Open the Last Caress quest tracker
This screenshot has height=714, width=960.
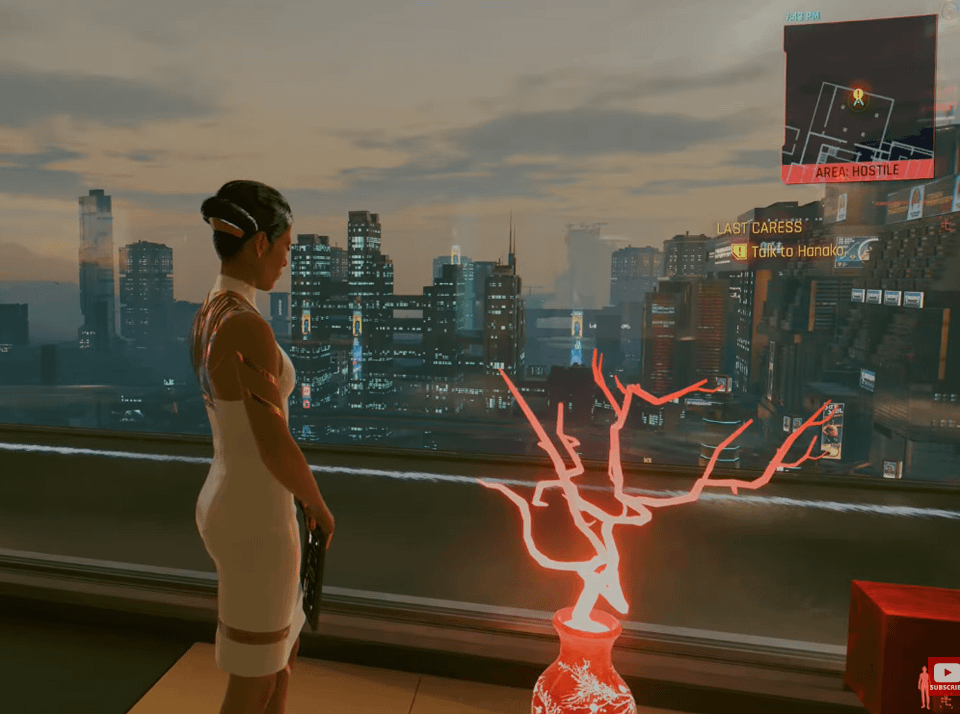coord(759,228)
